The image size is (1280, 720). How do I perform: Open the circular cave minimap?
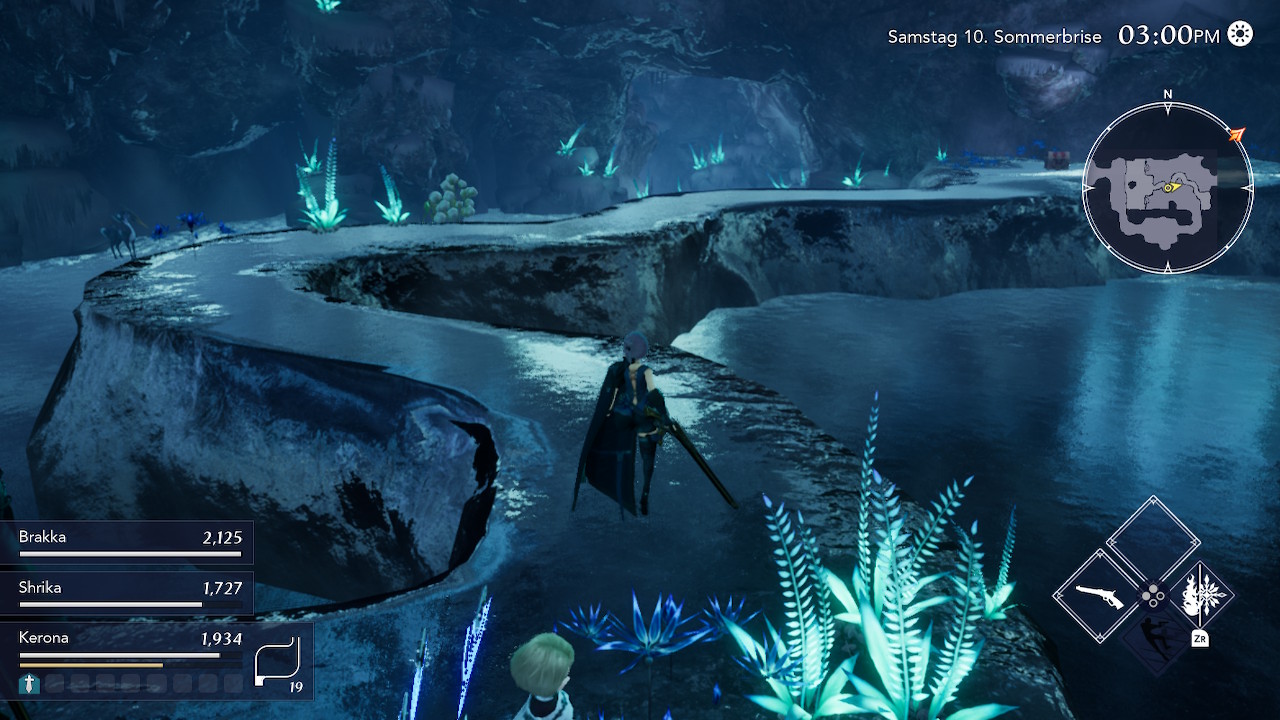(x=1167, y=187)
